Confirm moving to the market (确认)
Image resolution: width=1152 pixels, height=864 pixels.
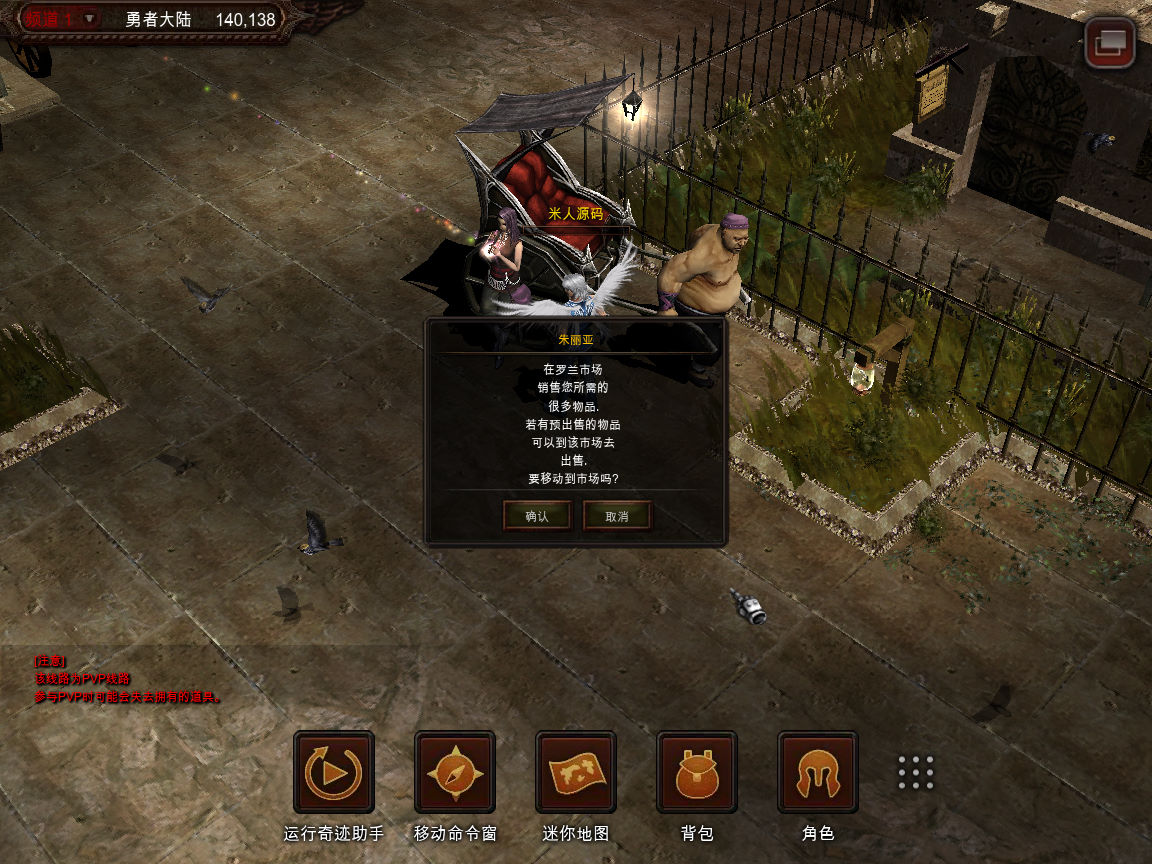coord(537,516)
